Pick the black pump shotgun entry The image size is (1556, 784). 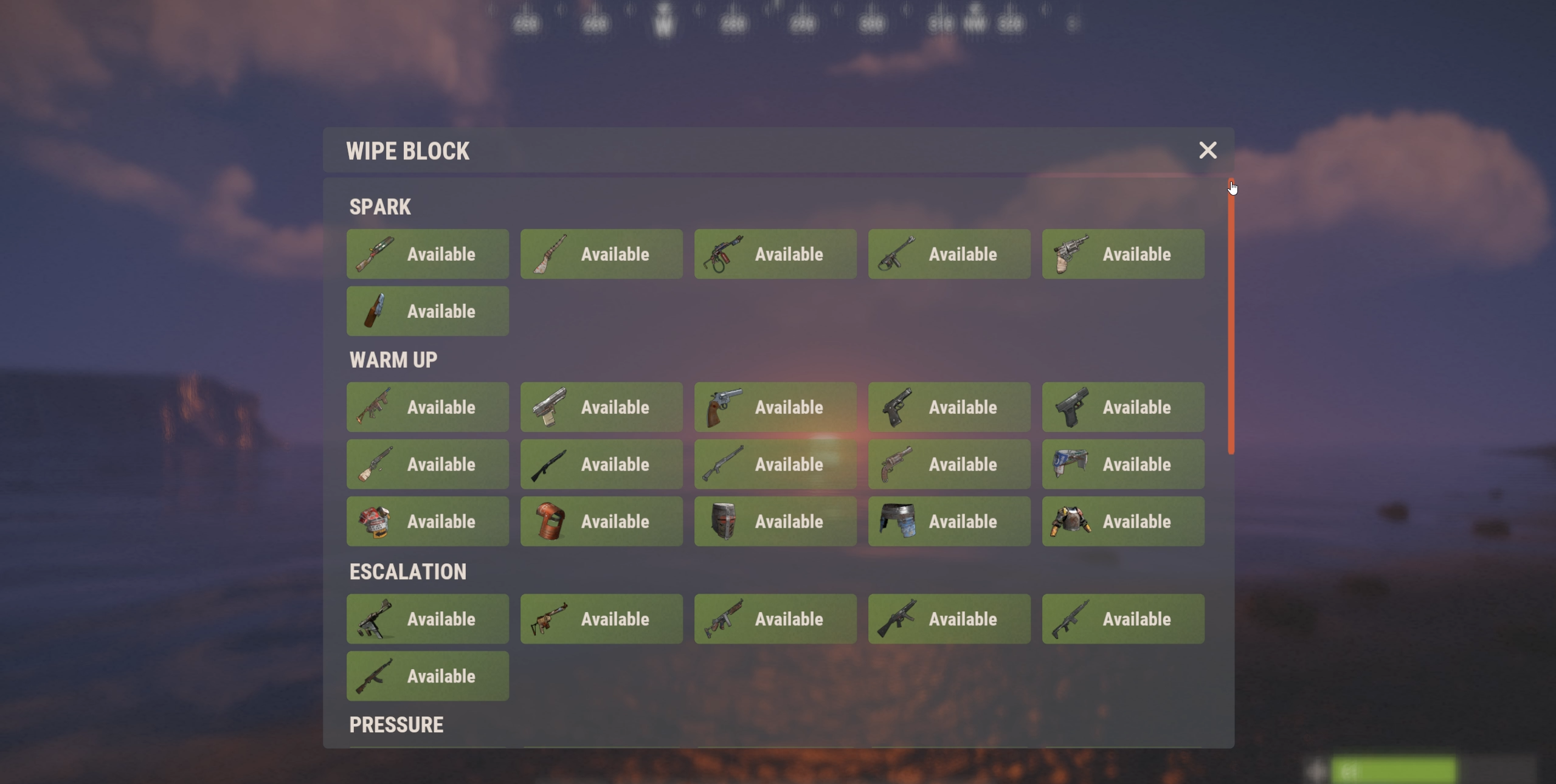coord(601,464)
